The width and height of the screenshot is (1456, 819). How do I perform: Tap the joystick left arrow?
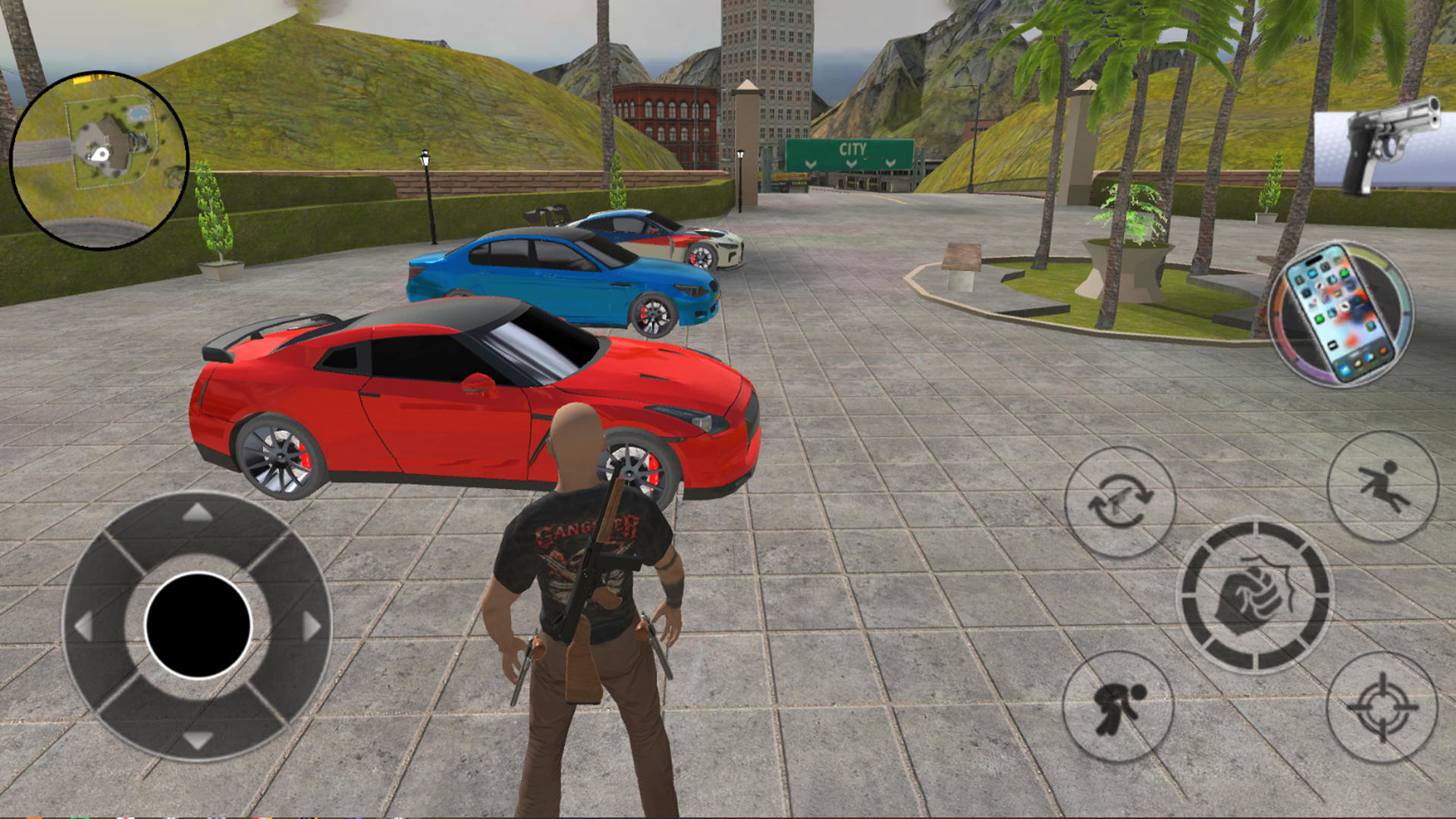click(83, 626)
